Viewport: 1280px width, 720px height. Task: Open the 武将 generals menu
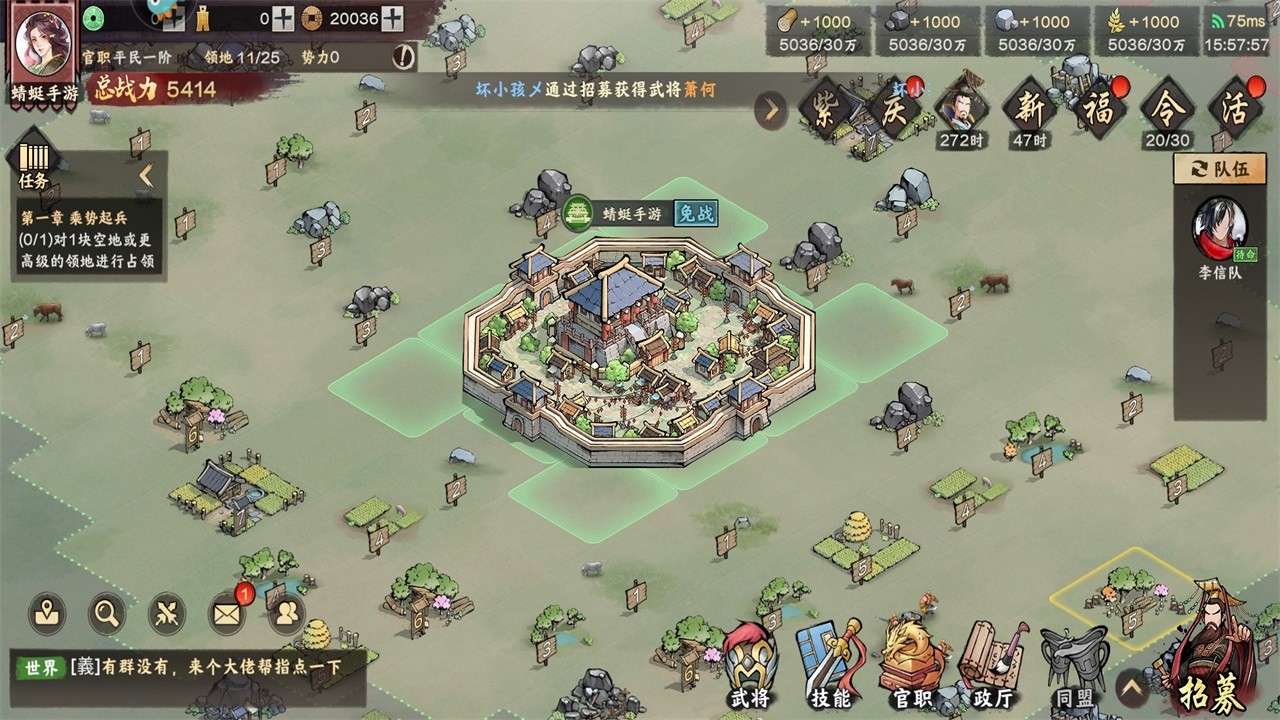[750, 664]
